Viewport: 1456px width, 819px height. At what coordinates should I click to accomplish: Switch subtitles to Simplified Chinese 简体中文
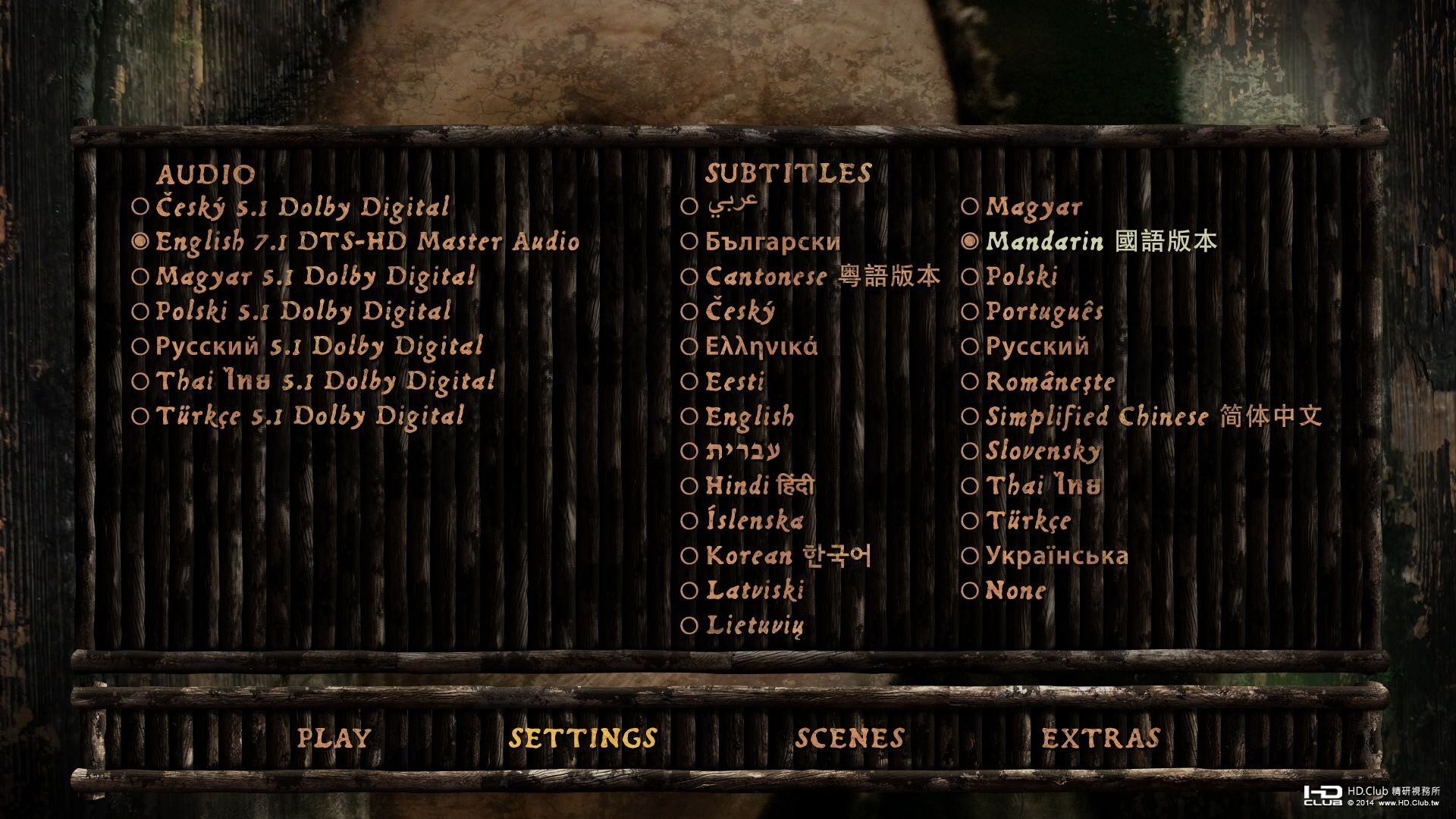point(1153,416)
